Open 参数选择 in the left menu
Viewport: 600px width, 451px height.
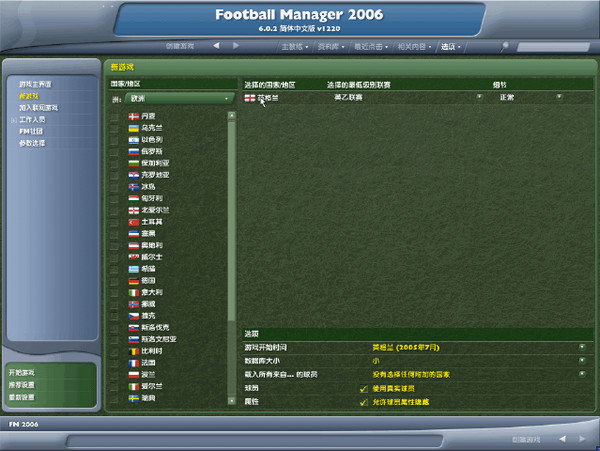pyautogui.click(x=32, y=143)
